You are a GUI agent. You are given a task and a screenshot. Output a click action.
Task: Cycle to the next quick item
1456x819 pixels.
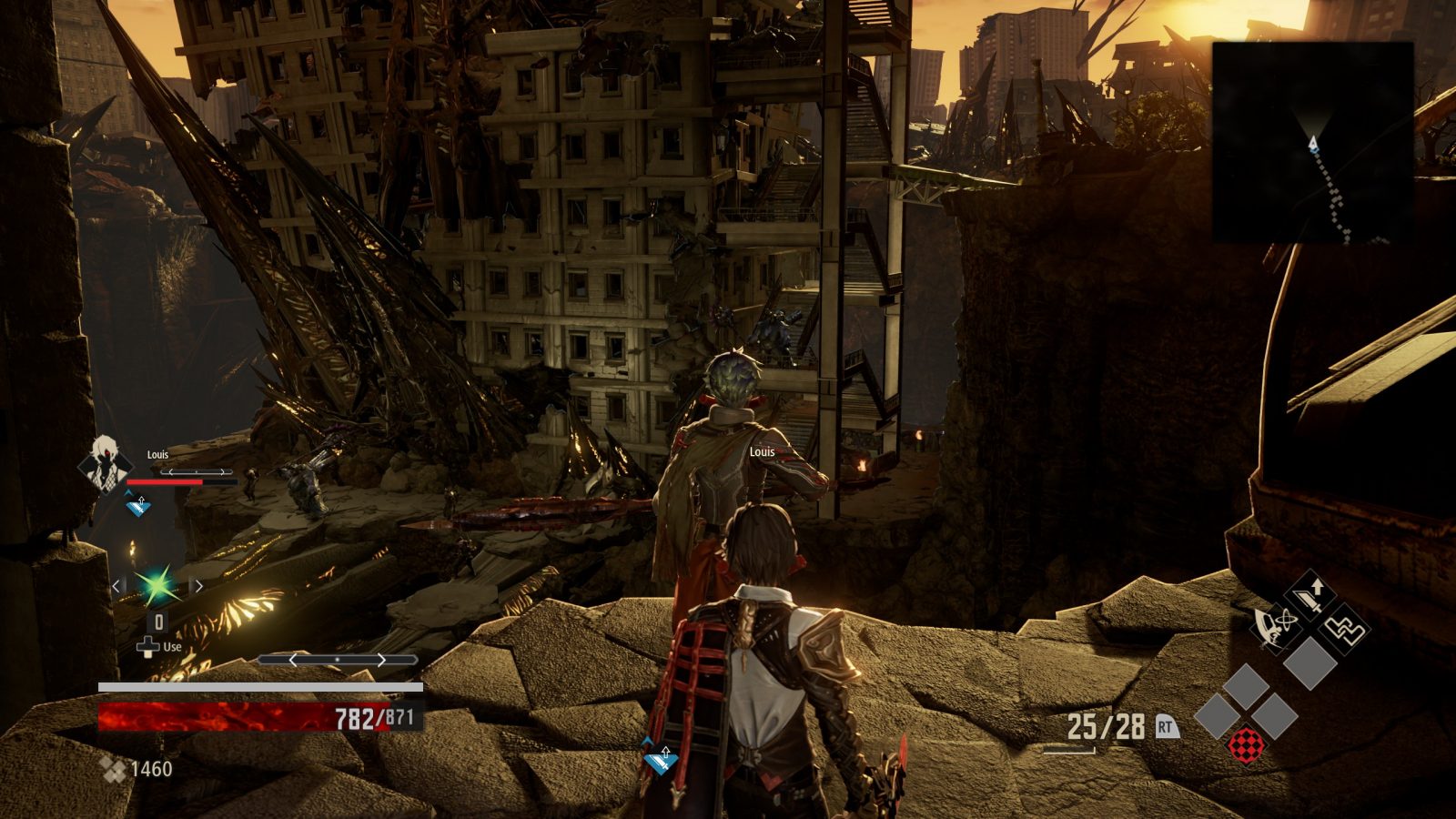[197, 586]
